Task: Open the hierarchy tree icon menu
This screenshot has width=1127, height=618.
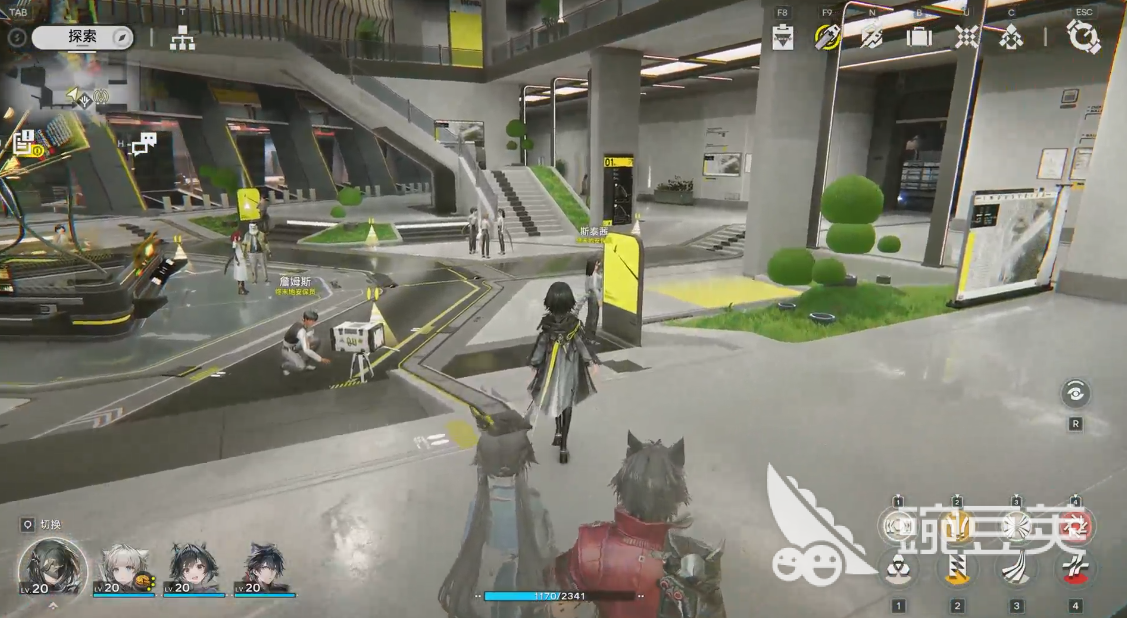Action: 182,39
